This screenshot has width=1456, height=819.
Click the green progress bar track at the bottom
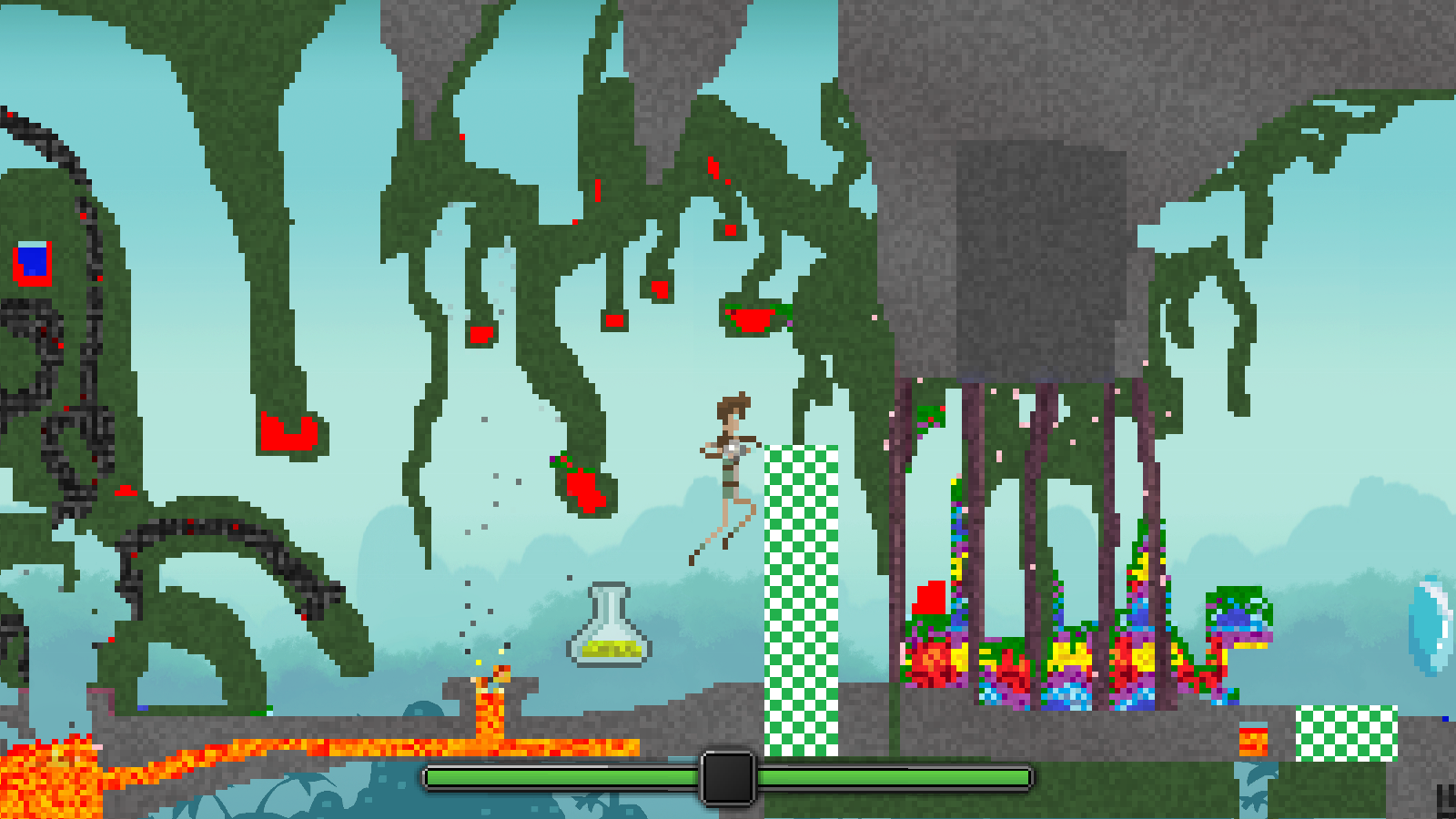tap(564, 778)
